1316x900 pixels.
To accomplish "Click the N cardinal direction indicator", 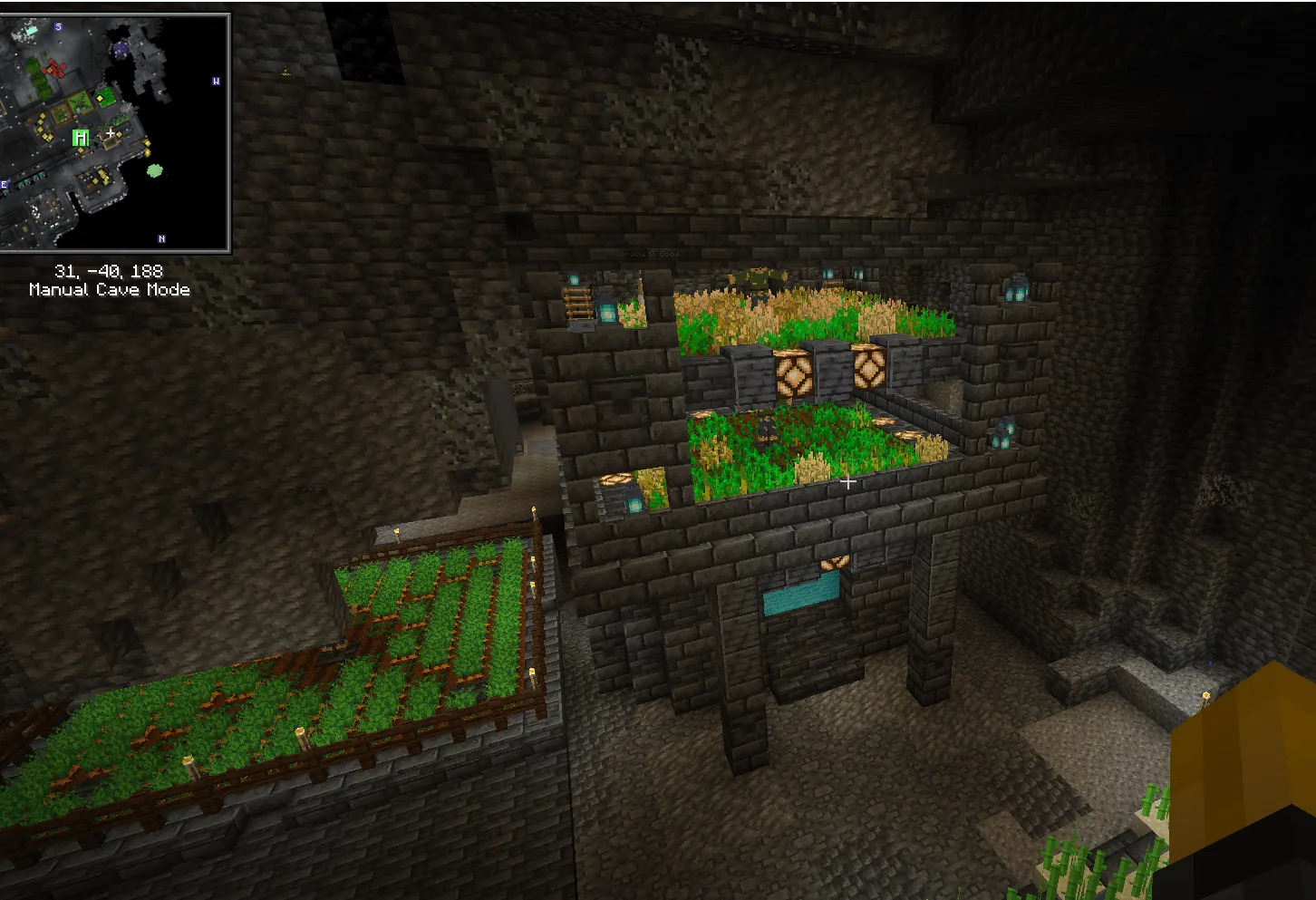I will pyautogui.click(x=160, y=238).
